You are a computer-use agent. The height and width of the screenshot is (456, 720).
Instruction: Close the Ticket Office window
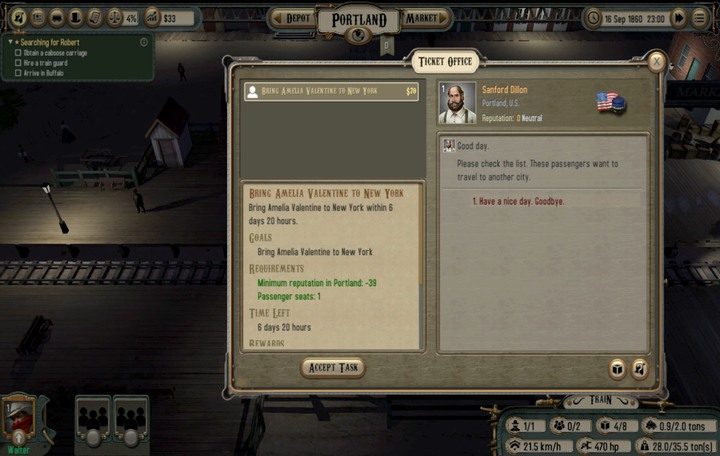[656, 62]
